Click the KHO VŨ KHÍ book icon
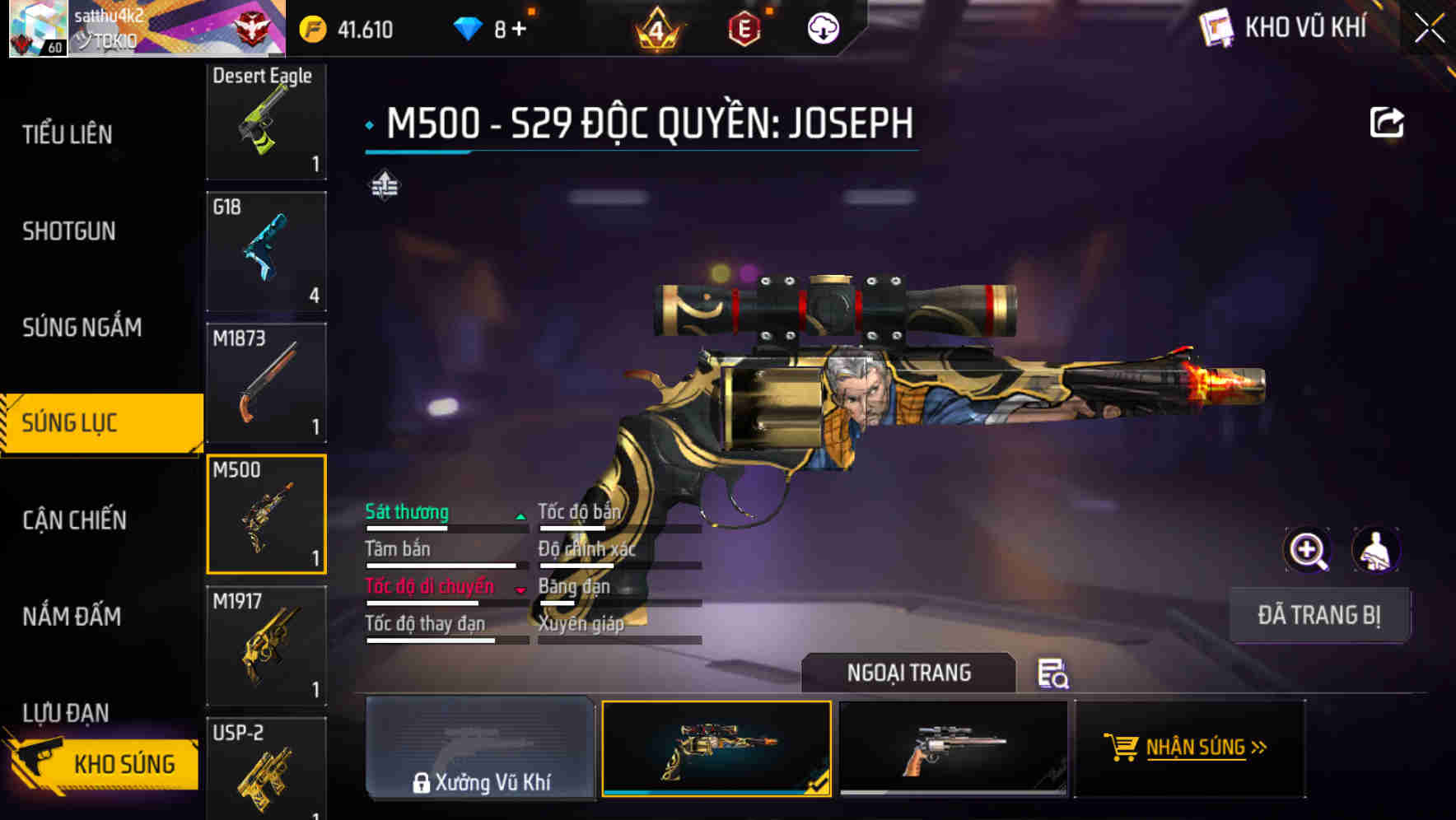Viewport: 1456px width, 820px height. (1214, 27)
